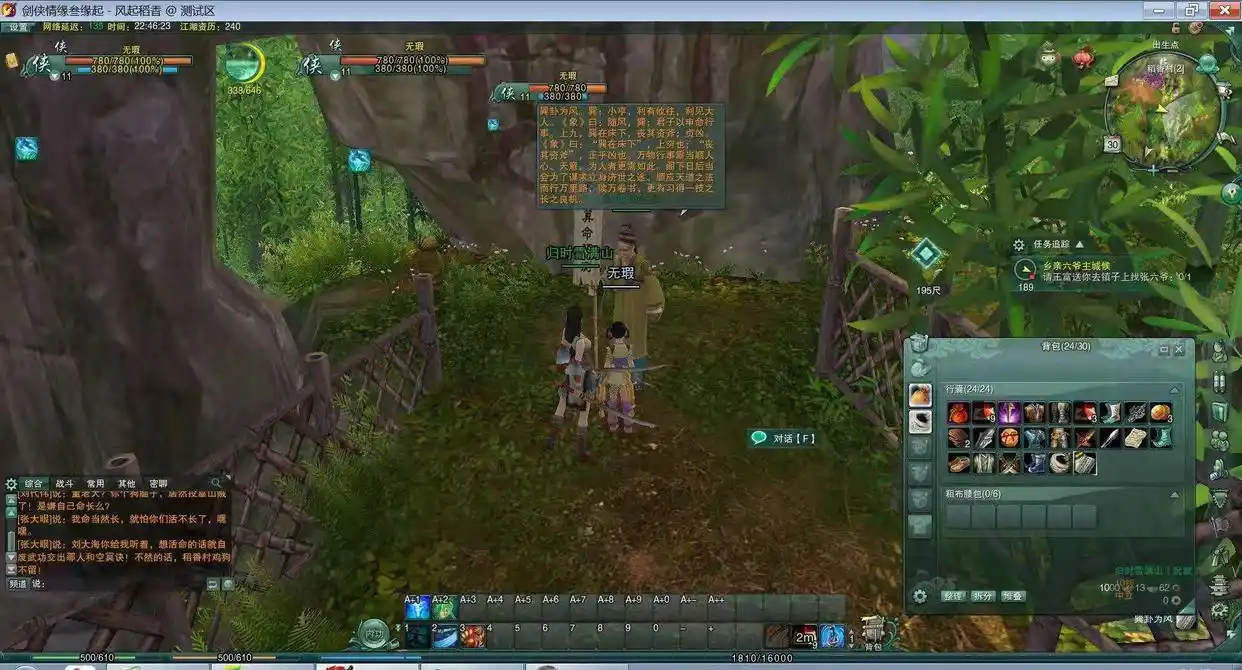1242x670 pixels.
Task: Collapse the 行囊 bag section
Action: (x=1175, y=389)
